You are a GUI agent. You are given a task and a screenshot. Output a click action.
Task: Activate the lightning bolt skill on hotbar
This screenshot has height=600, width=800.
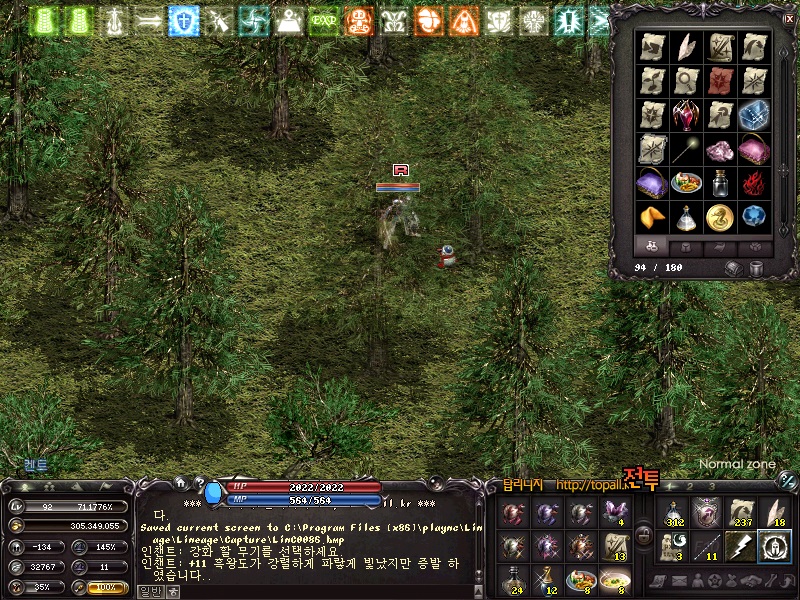click(739, 546)
